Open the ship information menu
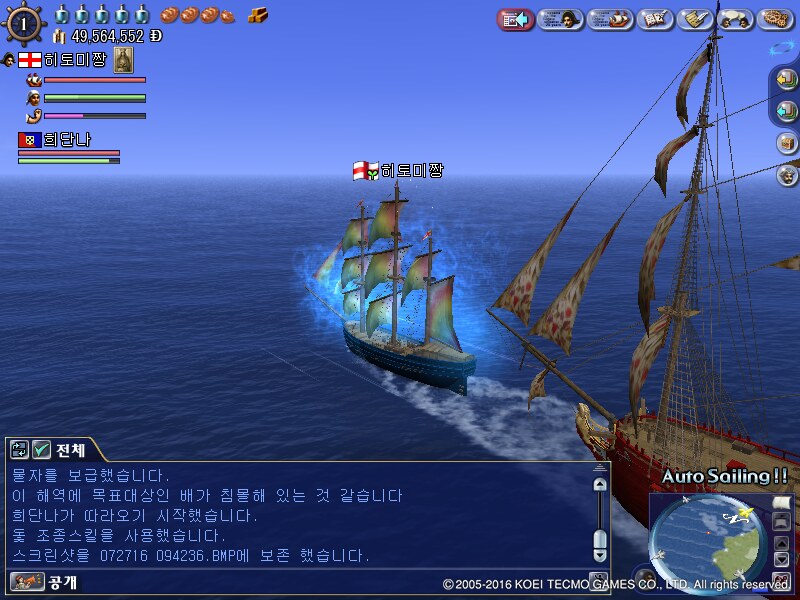The image size is (800, 600). pos(609,19)
